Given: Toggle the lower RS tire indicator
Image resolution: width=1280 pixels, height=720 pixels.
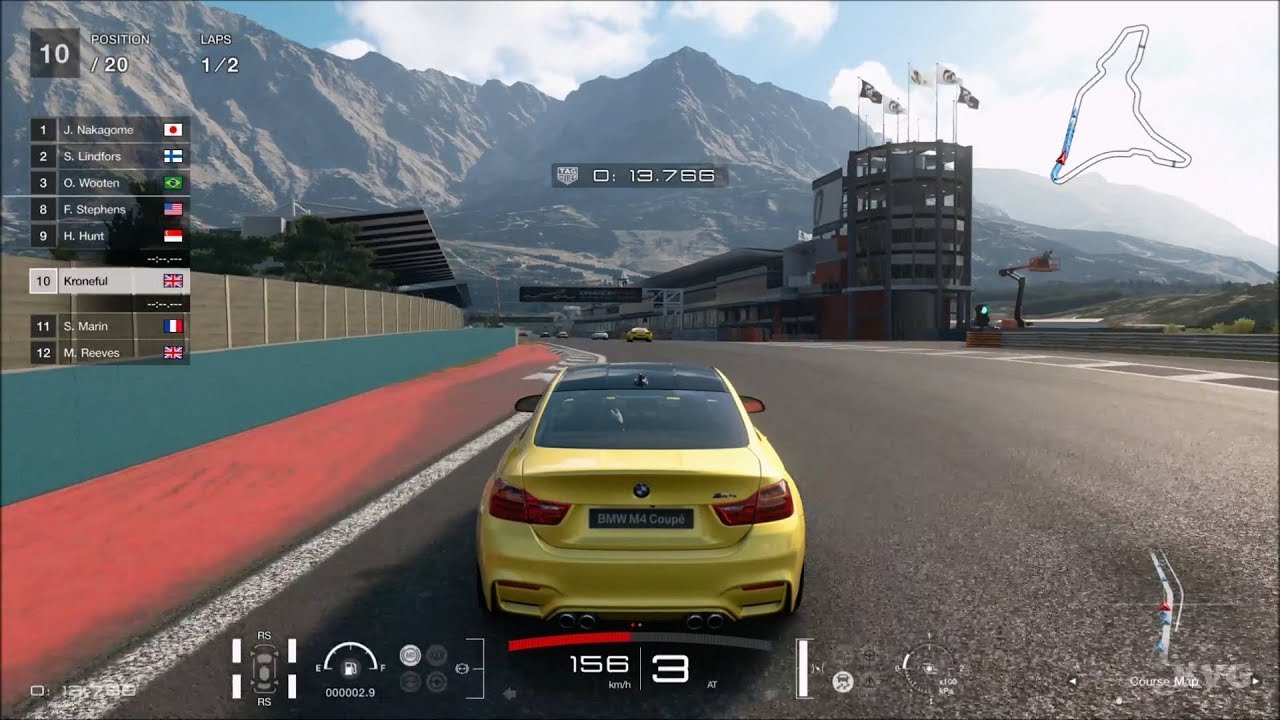Looking at the screenshot, I should pos(264,701).
